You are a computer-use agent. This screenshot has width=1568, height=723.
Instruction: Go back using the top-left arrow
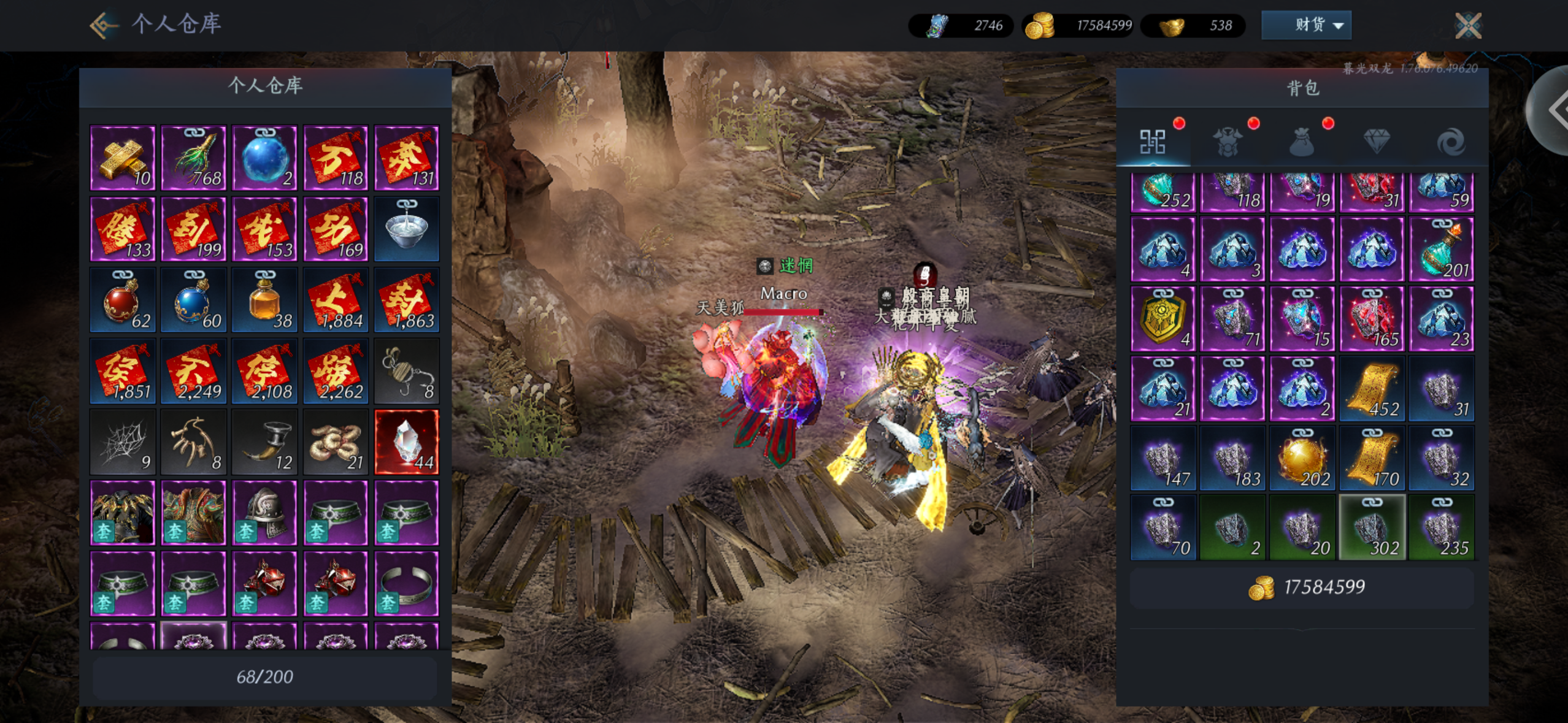[103, 25]
